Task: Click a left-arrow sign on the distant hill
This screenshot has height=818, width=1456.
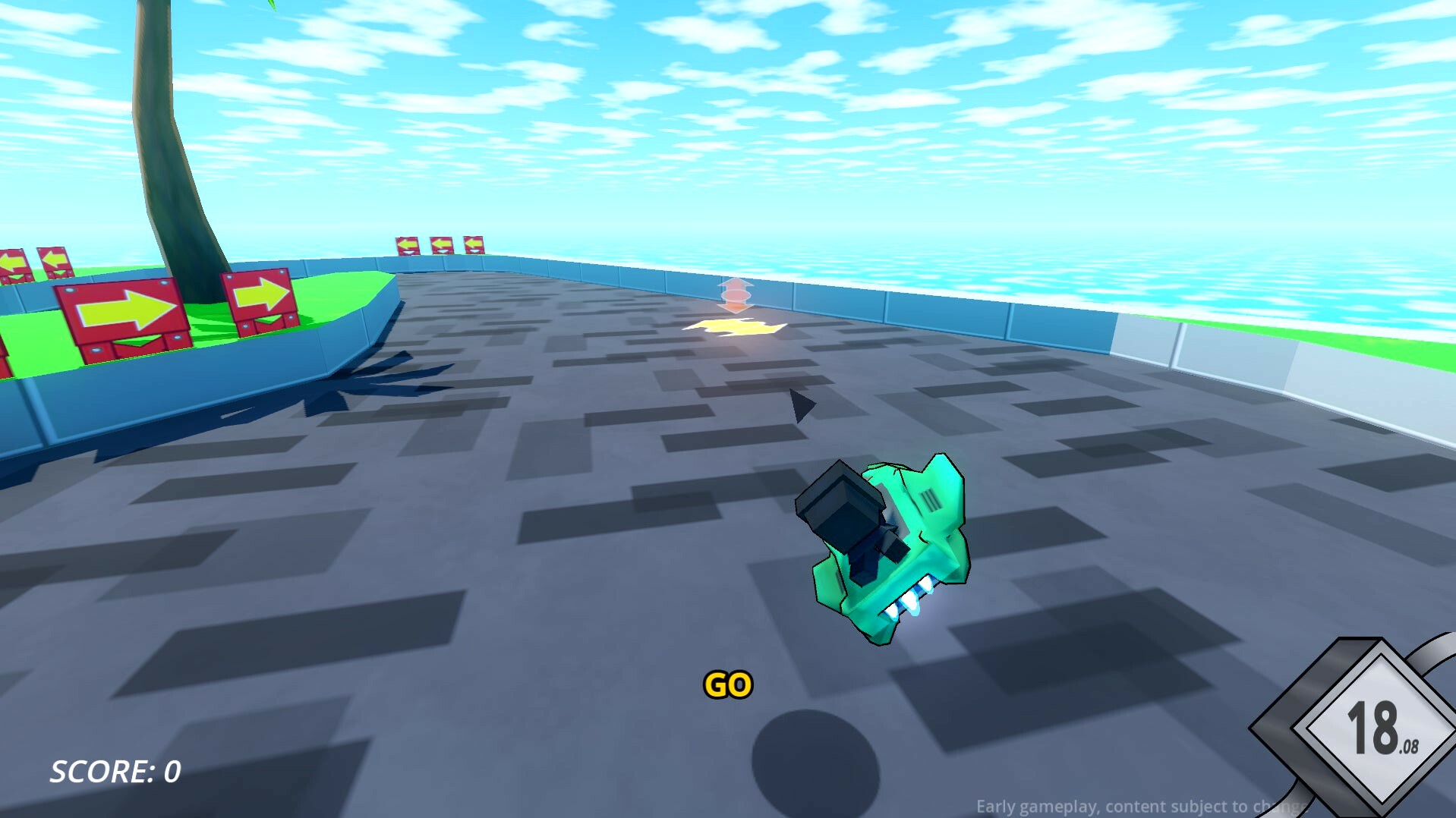Action: point(440,243)
